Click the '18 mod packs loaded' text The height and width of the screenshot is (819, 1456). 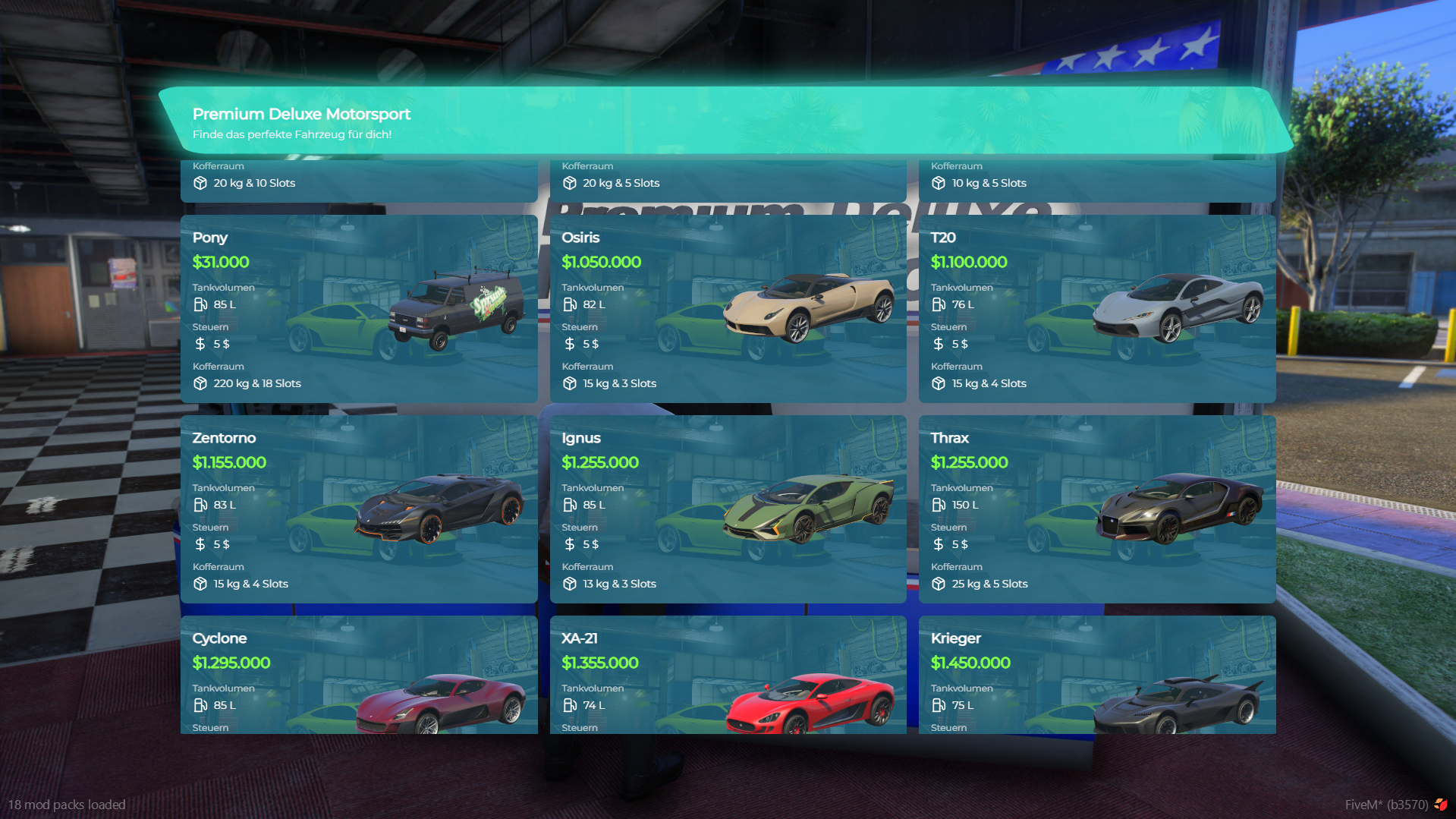coord(68,805)
